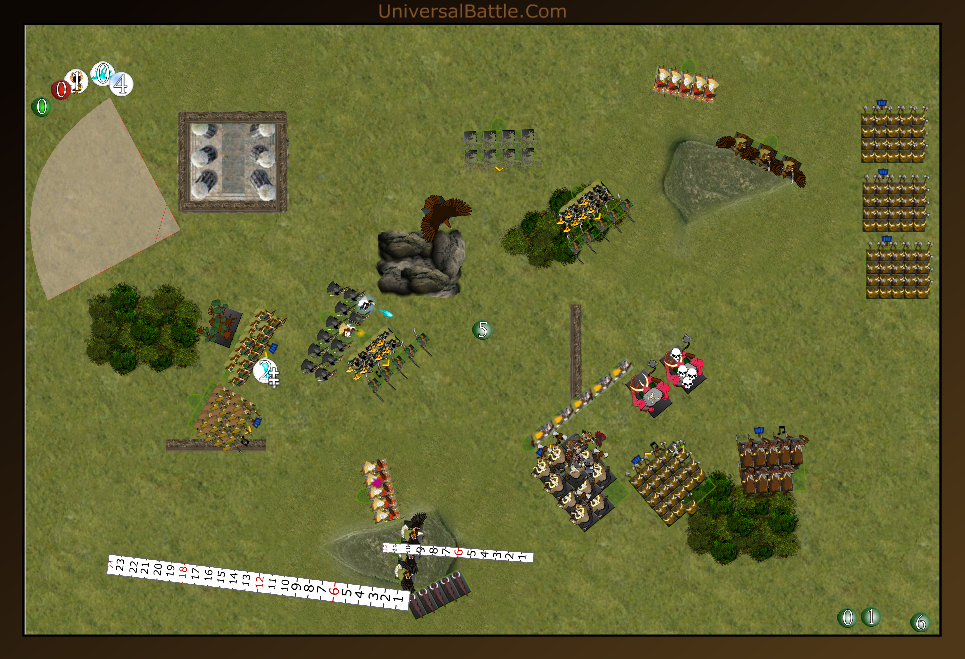Click the green 0 counter beside the red one

tap(41, 107)
